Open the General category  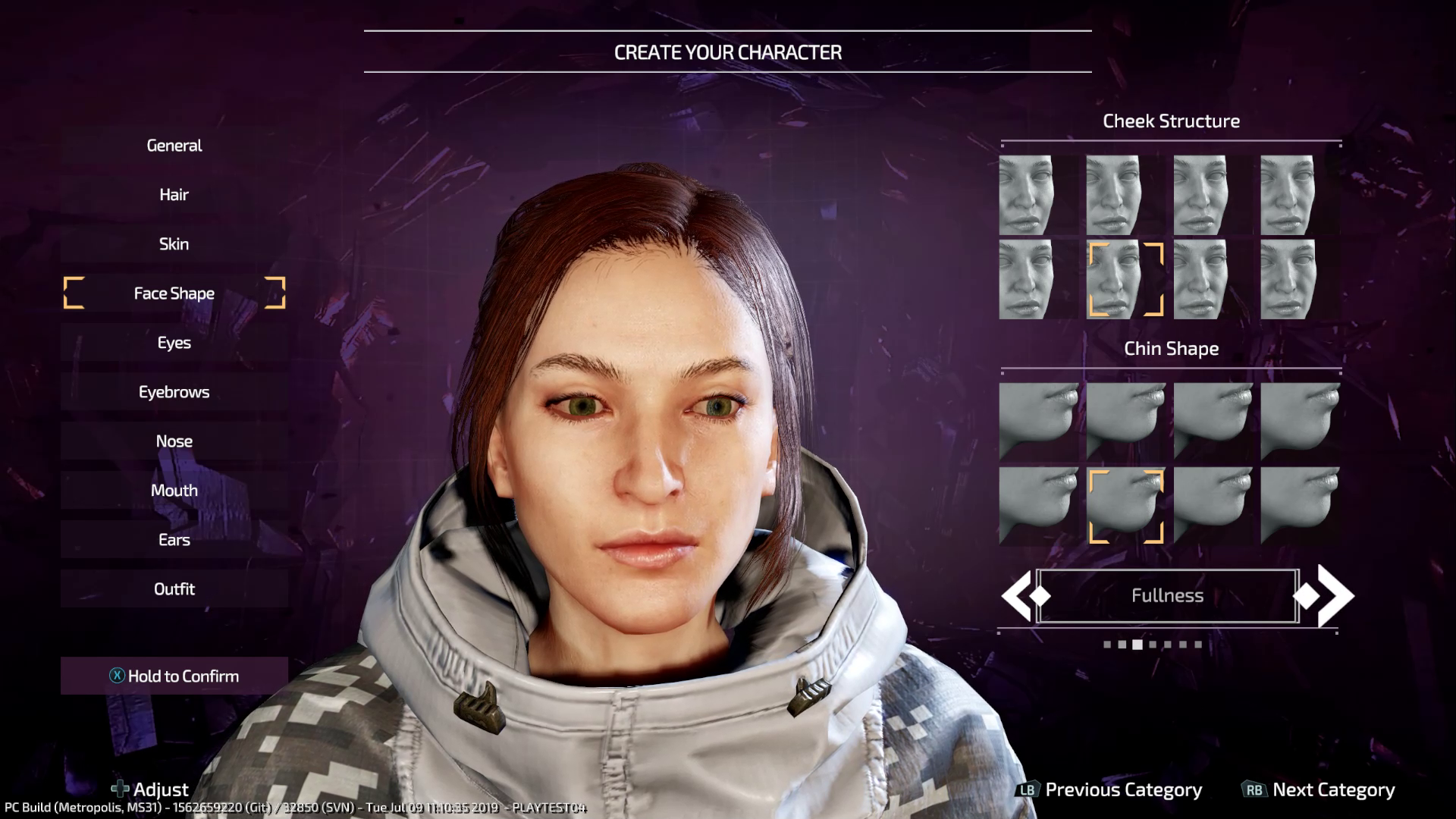pos(174,146)
